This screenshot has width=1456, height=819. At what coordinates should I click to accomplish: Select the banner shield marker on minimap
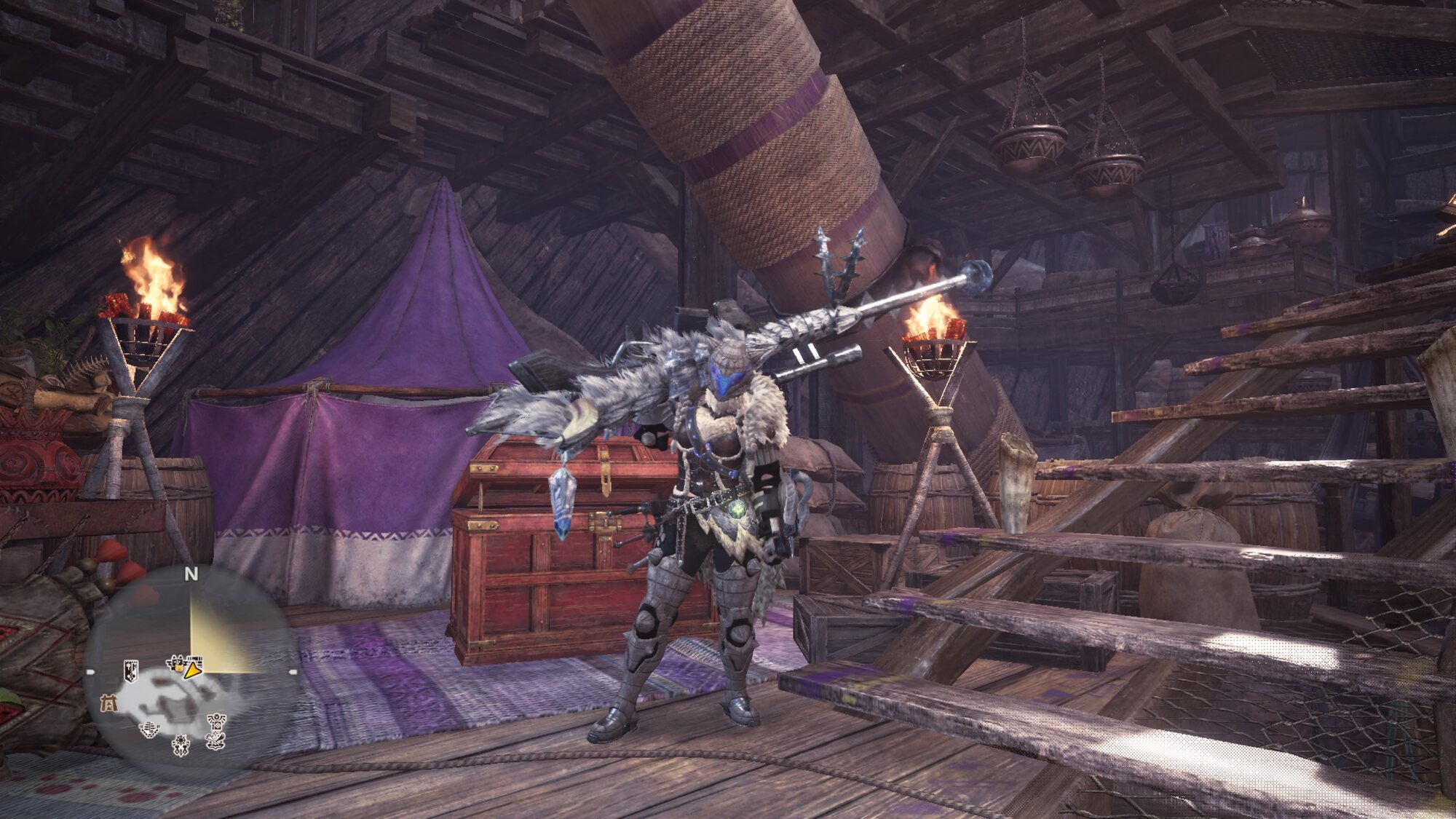[131, 670]
